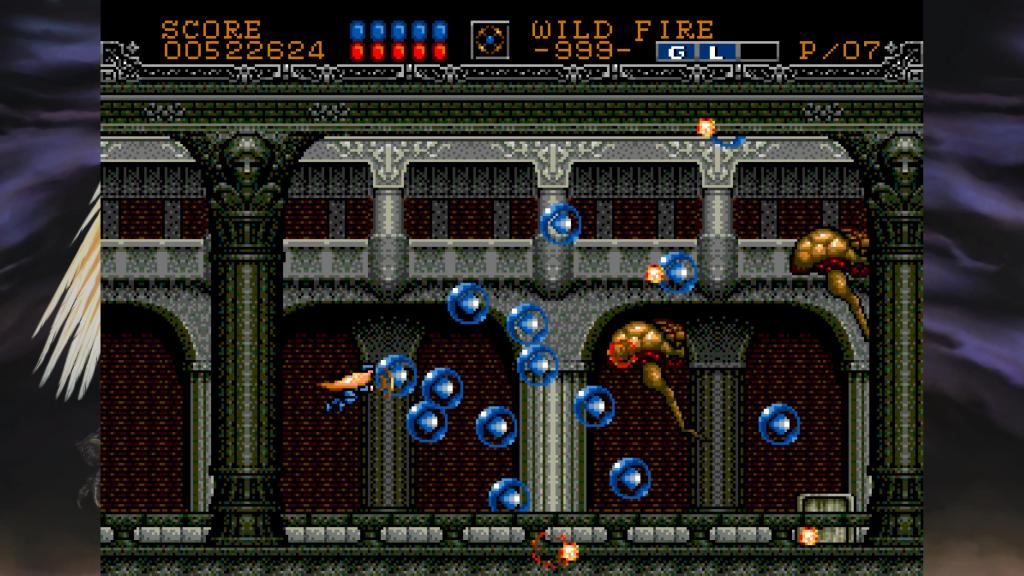Select the Wild Fire weapon icon

[x=490, y=40]
